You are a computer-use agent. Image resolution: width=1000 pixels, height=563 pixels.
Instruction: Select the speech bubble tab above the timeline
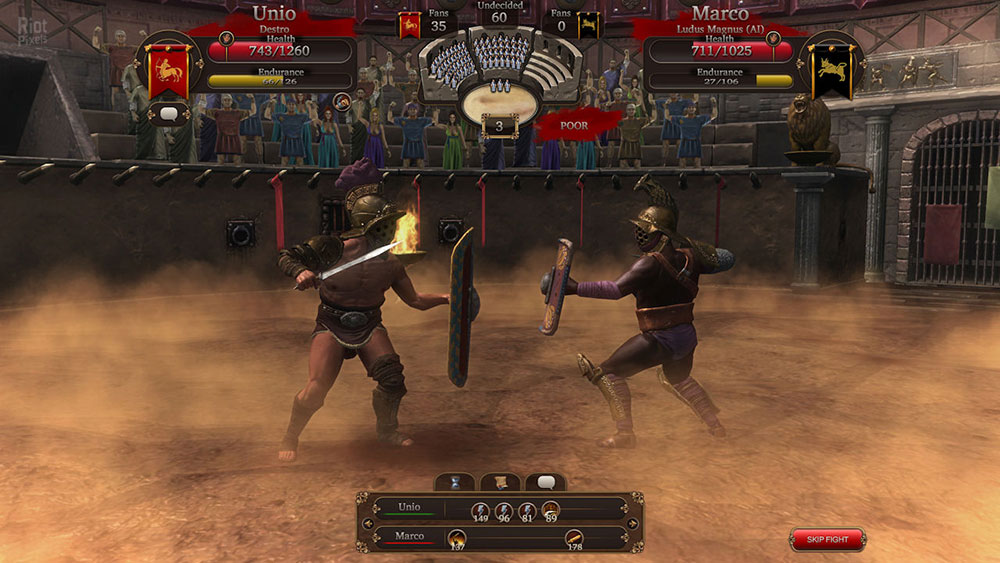[x=545, y=482]
